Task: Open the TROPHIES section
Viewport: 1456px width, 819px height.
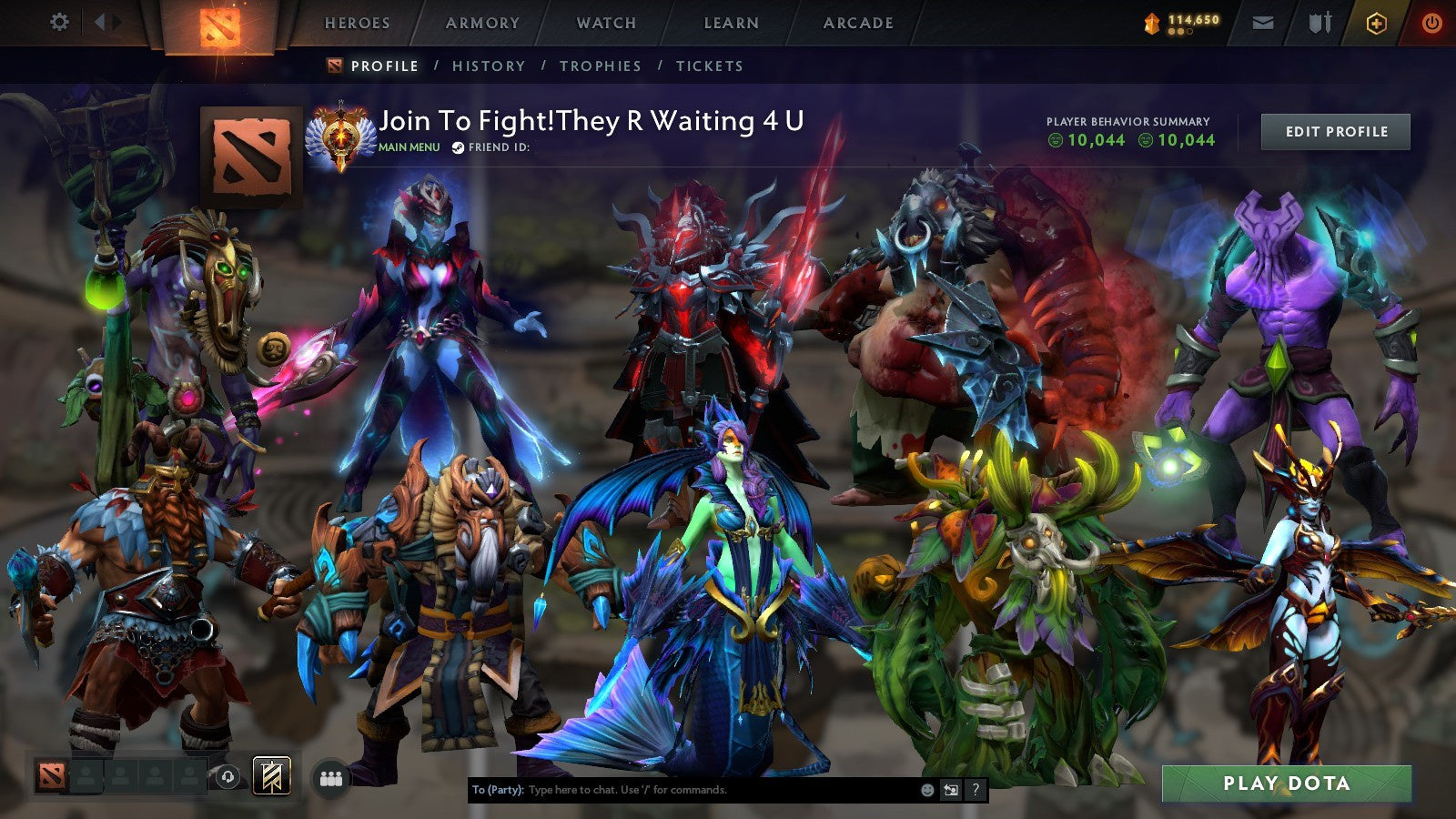Action: (601, 66)
